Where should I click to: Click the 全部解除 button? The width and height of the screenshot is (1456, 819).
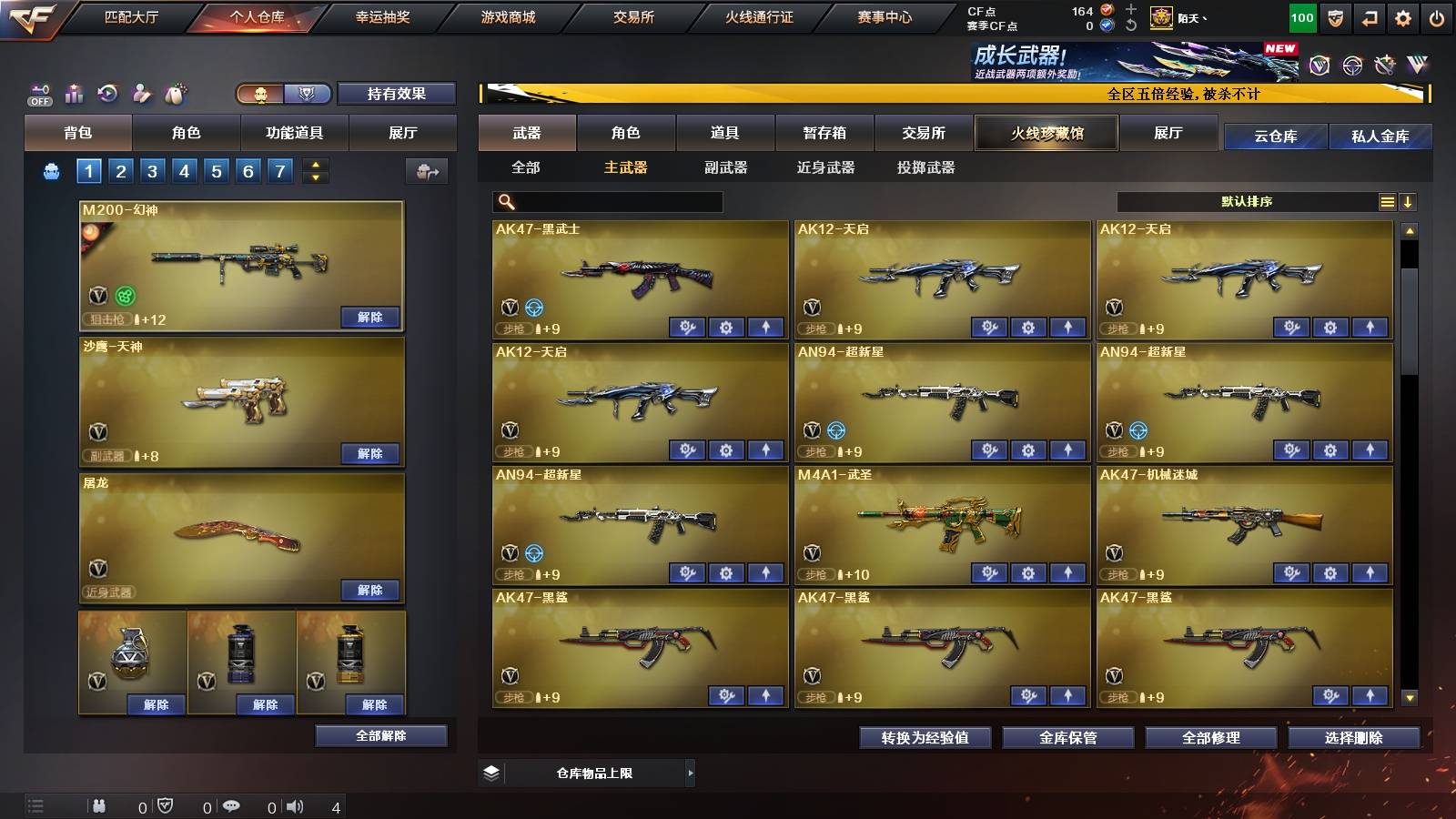(x=381, y=735)
